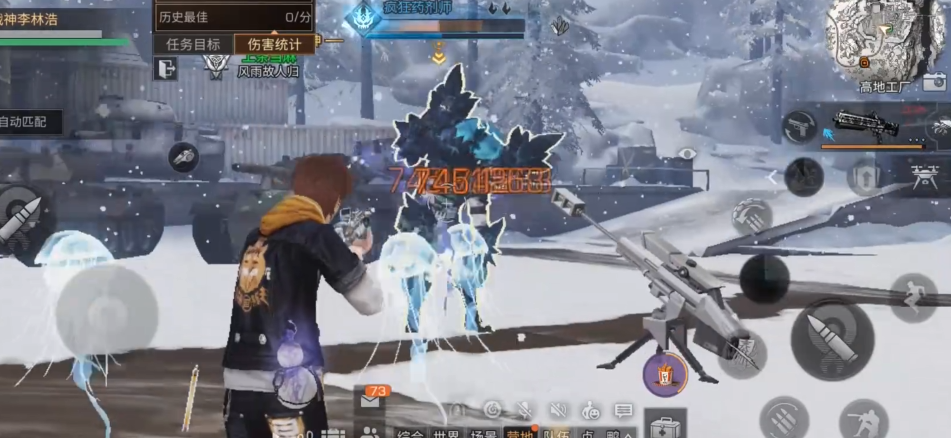This screenshot has width=951, height=438.
Task: Open the mail envelope with 73 unread
Action: point(372,401)
